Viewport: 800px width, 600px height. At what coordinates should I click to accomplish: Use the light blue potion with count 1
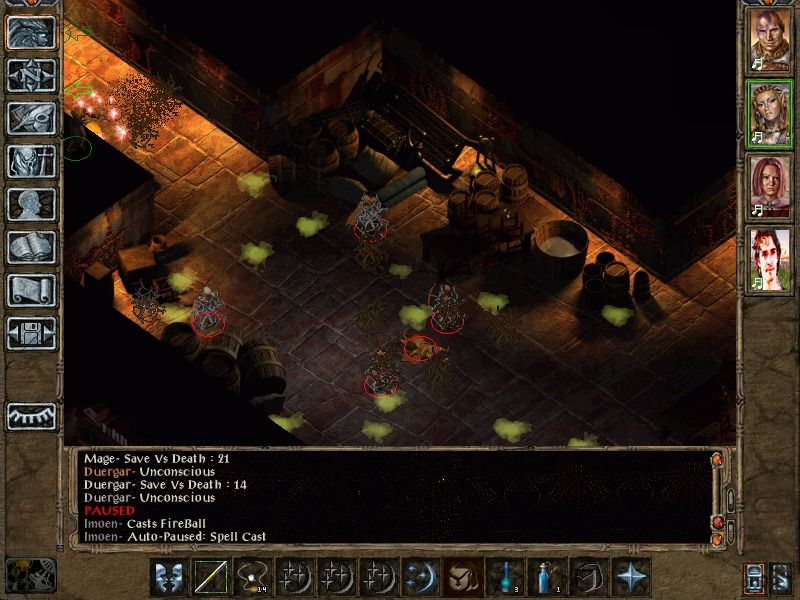[546, 577]
